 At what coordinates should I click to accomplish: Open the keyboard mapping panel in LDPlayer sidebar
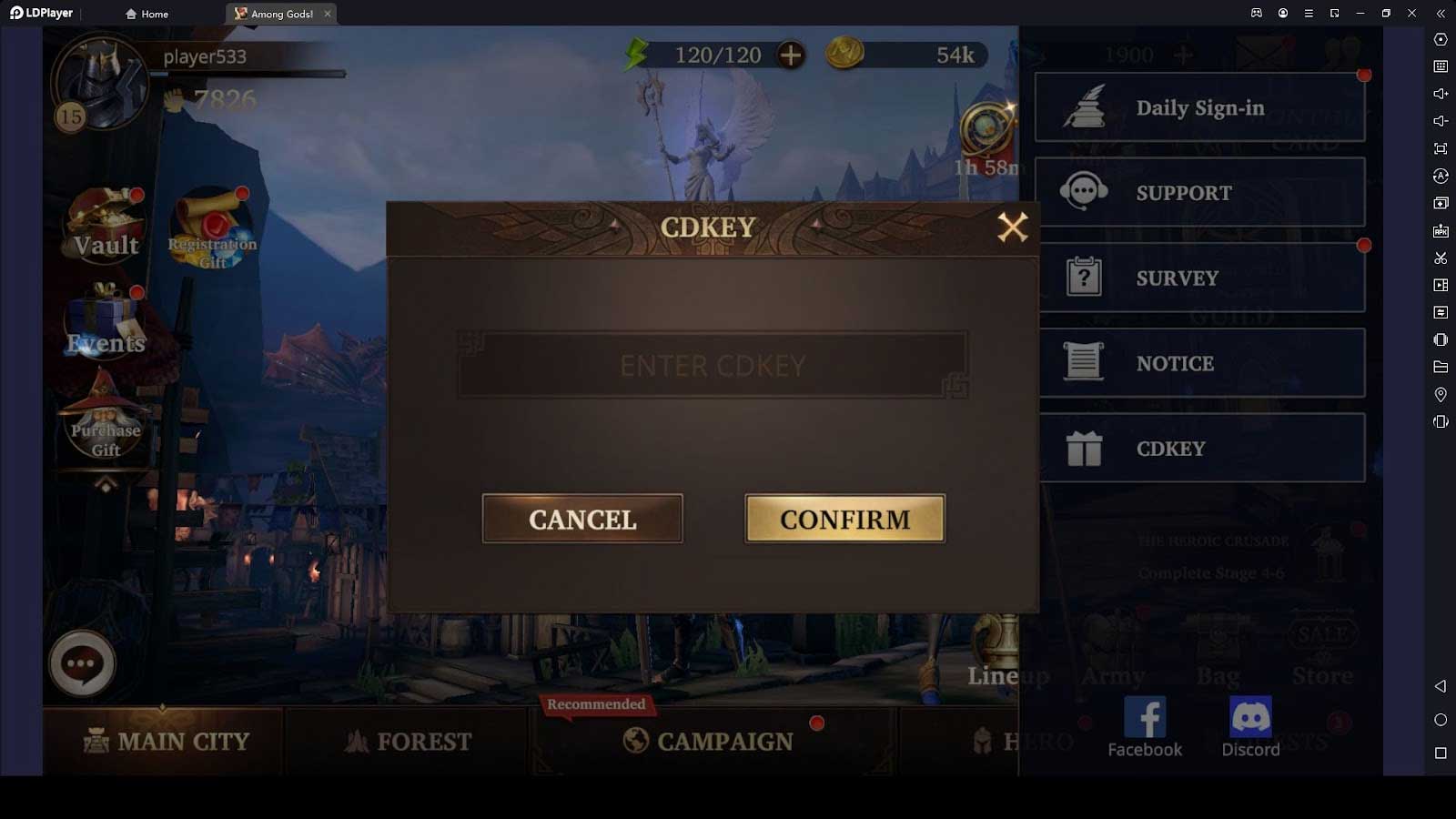[x=1441, y=66]
